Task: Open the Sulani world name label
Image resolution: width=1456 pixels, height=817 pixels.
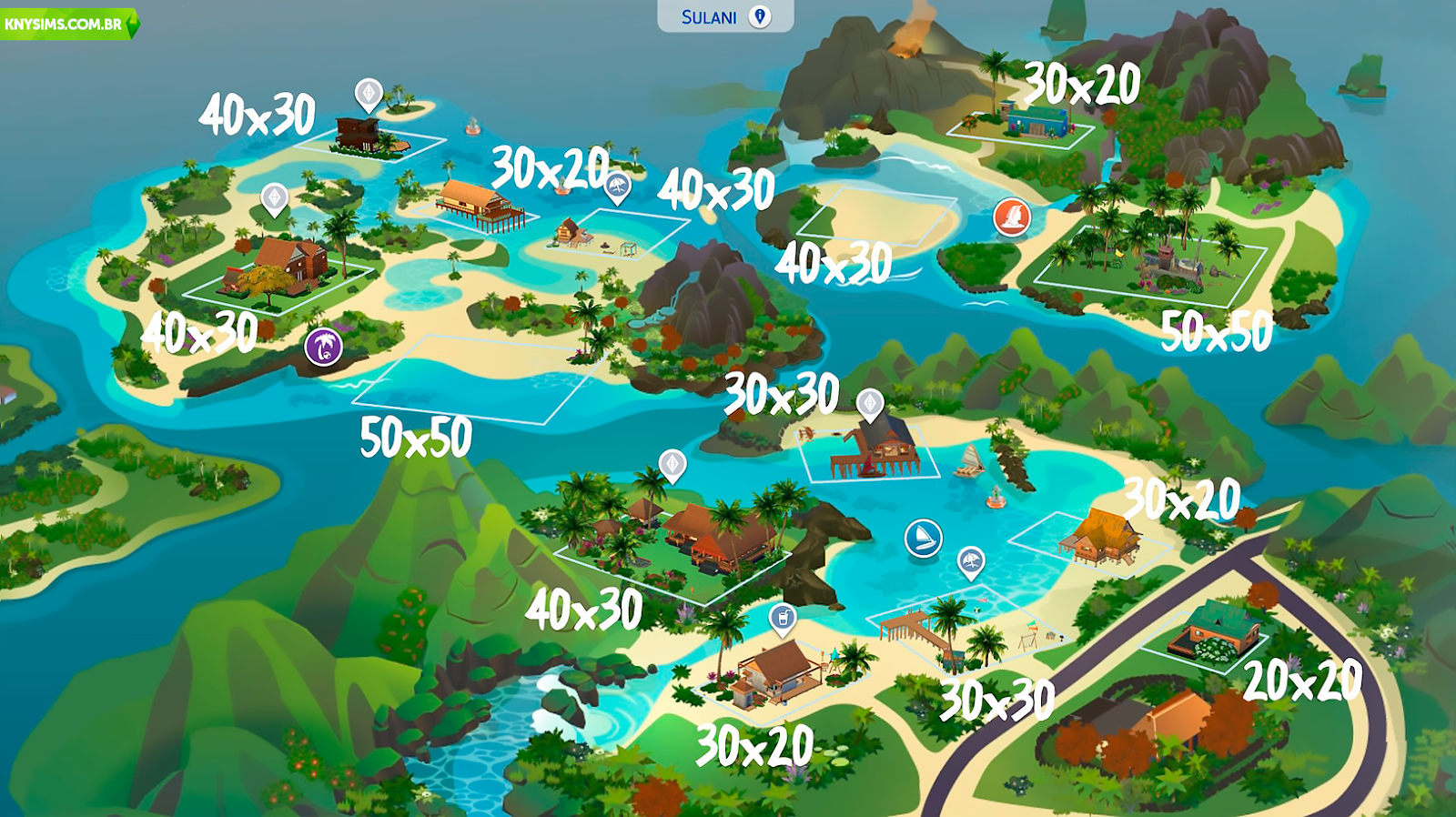Action: (708, 15)
